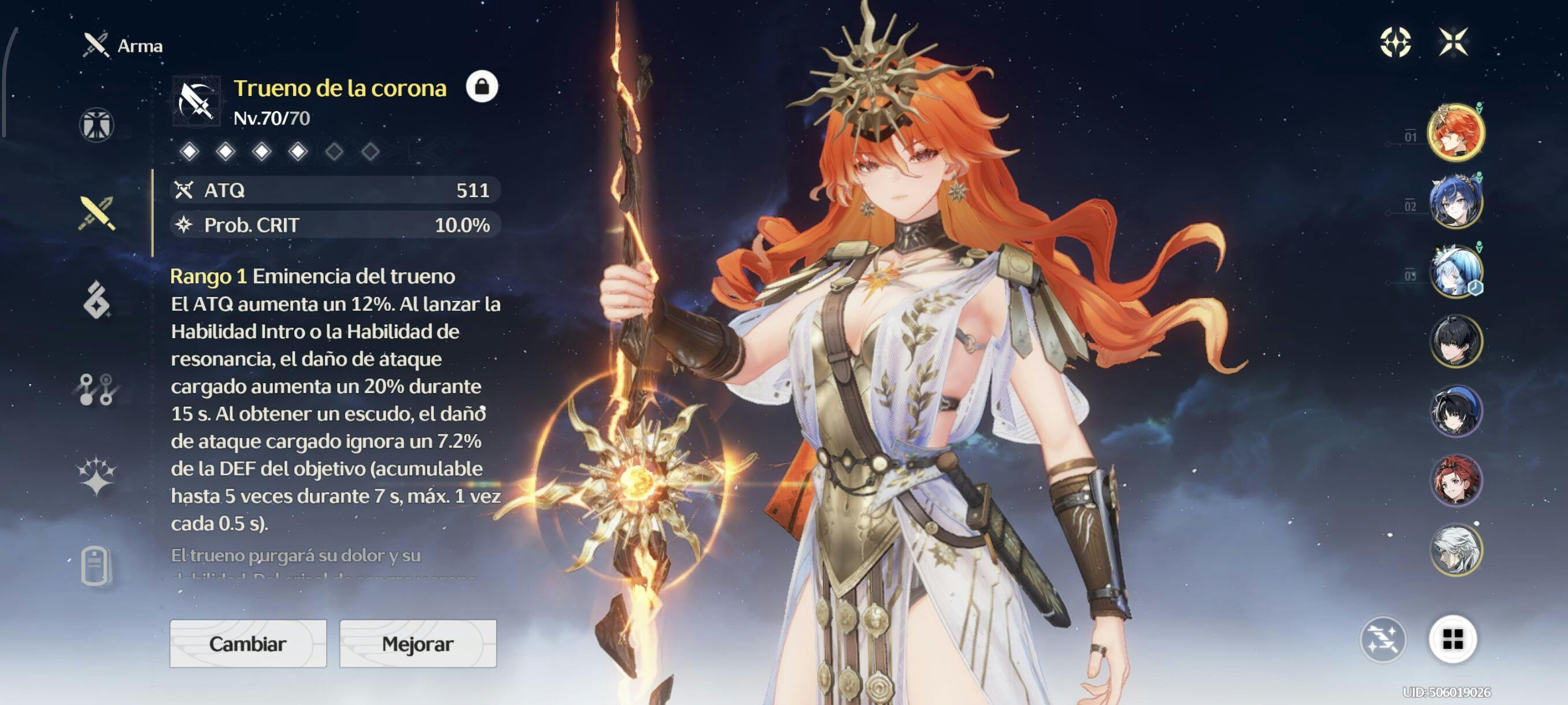Switch to the echoes tab in the sidebar
The height and width of the screenshot is (705, 1568).
coord(96,300)
